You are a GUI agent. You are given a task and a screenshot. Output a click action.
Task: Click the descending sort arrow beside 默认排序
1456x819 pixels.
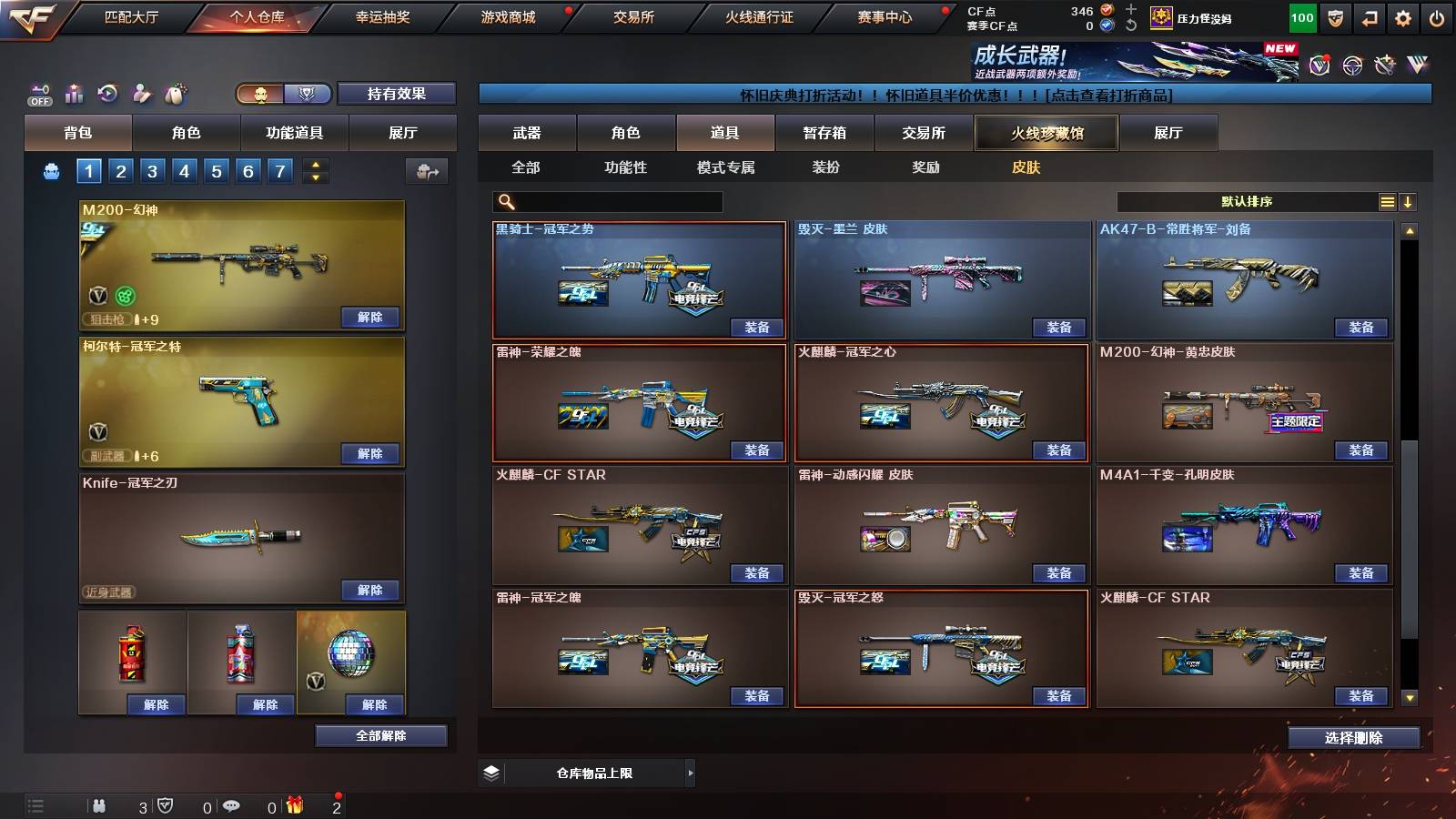(x=1409, y=201)
